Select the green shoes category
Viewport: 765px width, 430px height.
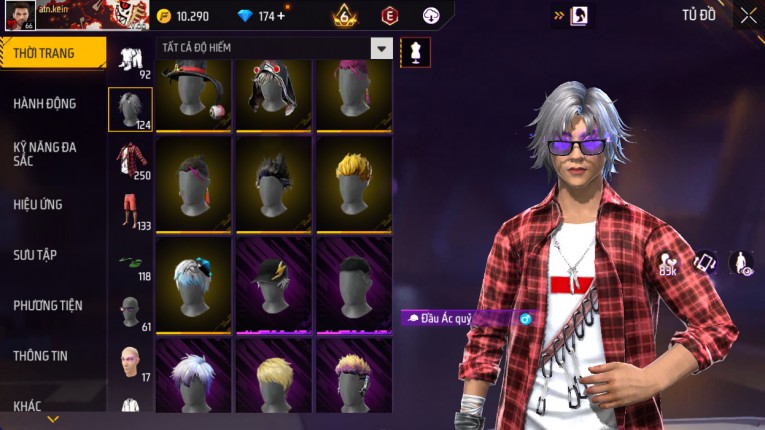tap(130, 263)
